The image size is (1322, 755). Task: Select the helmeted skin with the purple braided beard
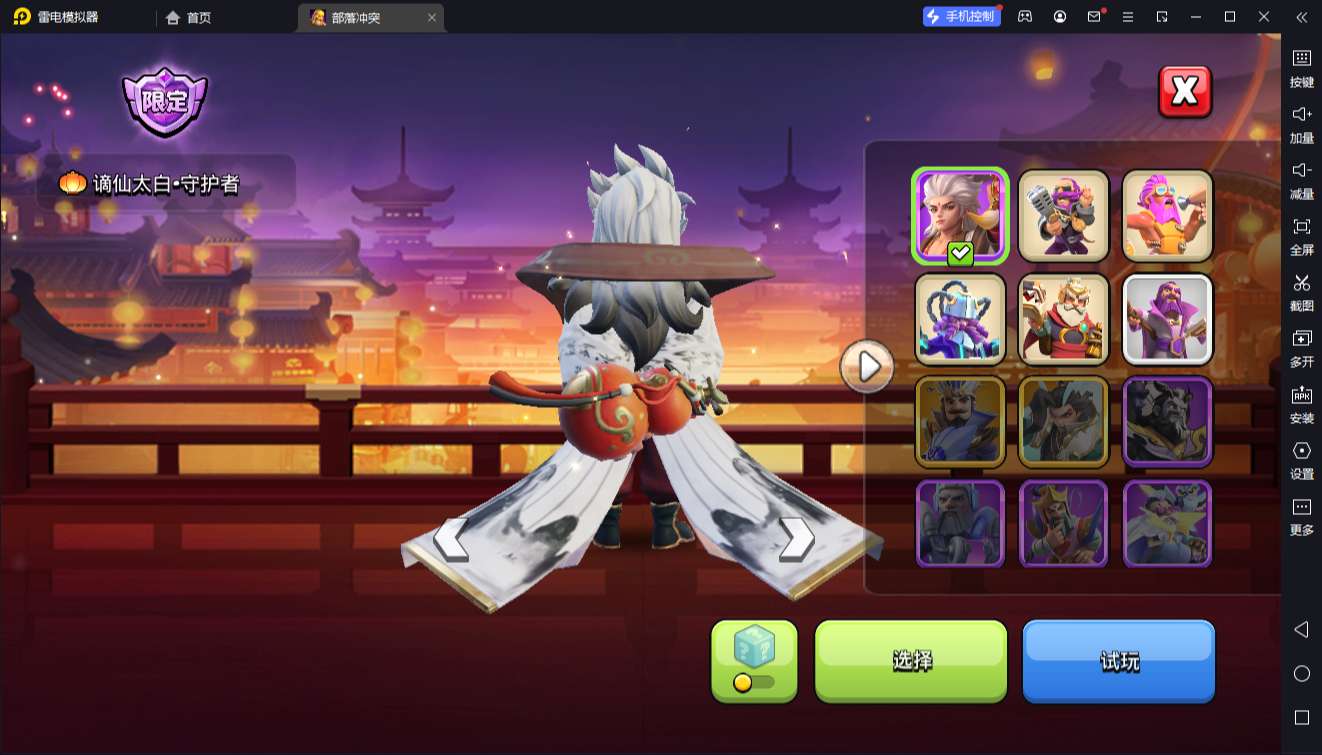[960, 319]
